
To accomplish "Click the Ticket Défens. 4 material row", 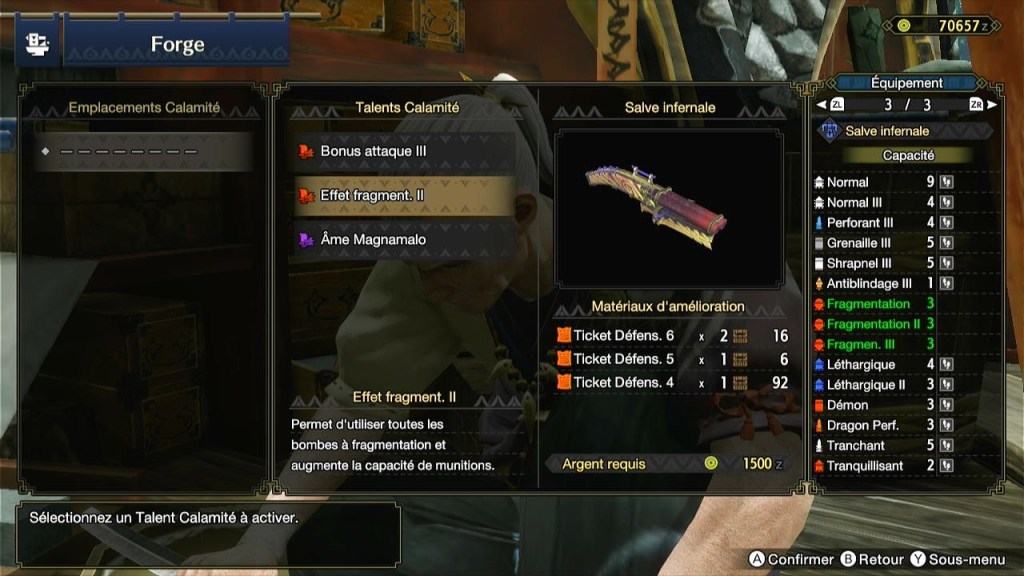I will (670, 382).
